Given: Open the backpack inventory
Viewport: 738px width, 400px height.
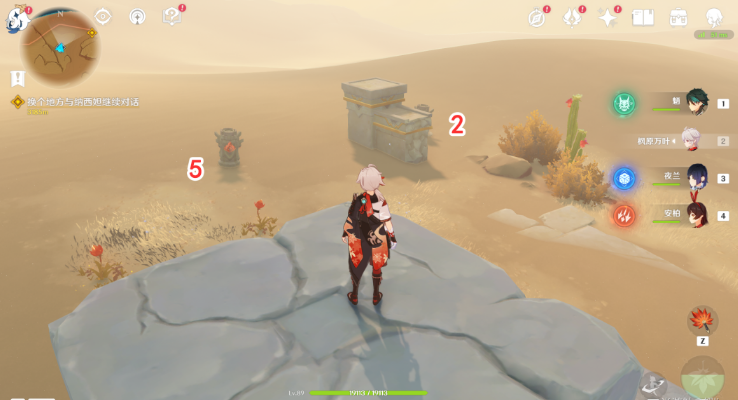Looking at the screenshot, I should [678, 17].
